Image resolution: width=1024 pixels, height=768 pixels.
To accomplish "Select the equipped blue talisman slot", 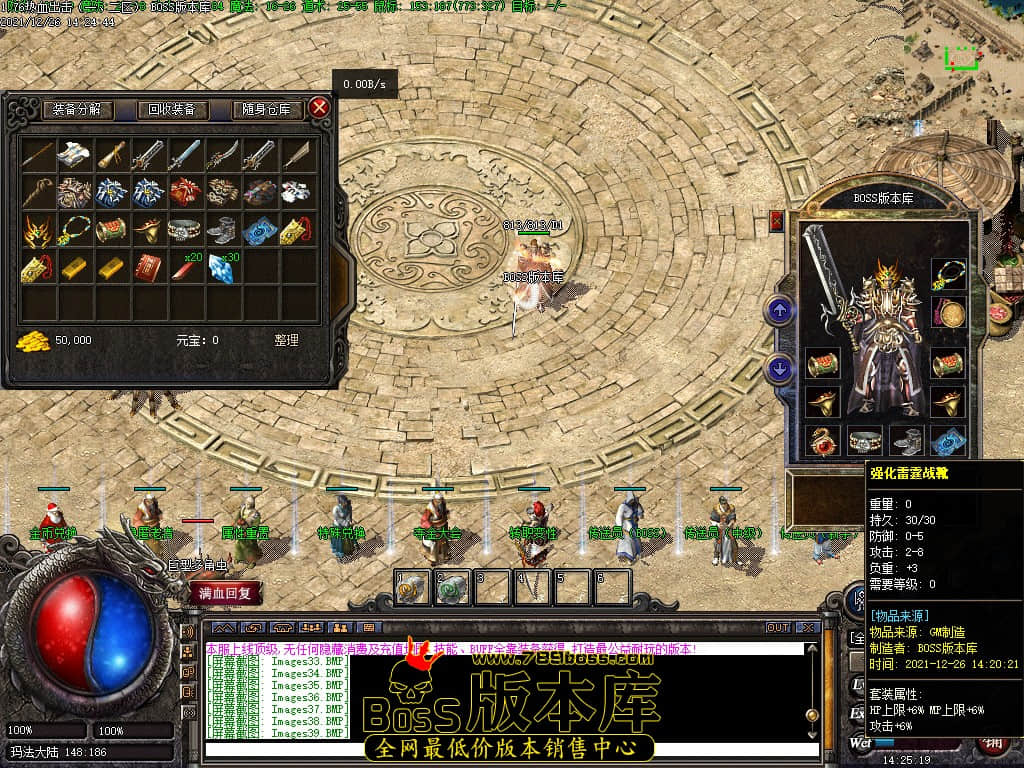I will (x=948, y=440).
